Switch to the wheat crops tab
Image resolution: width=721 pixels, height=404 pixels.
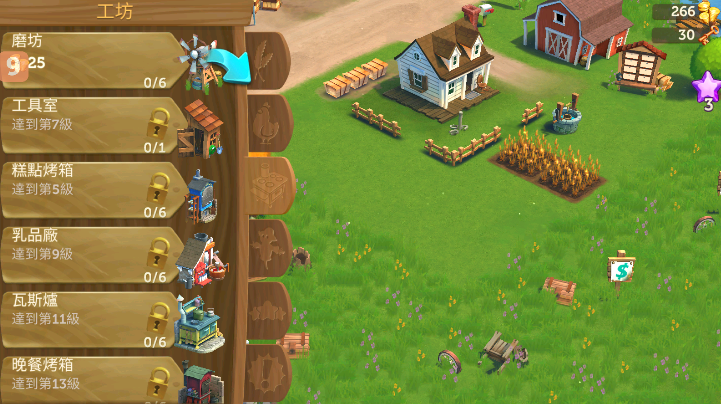(x=267, y=60)
